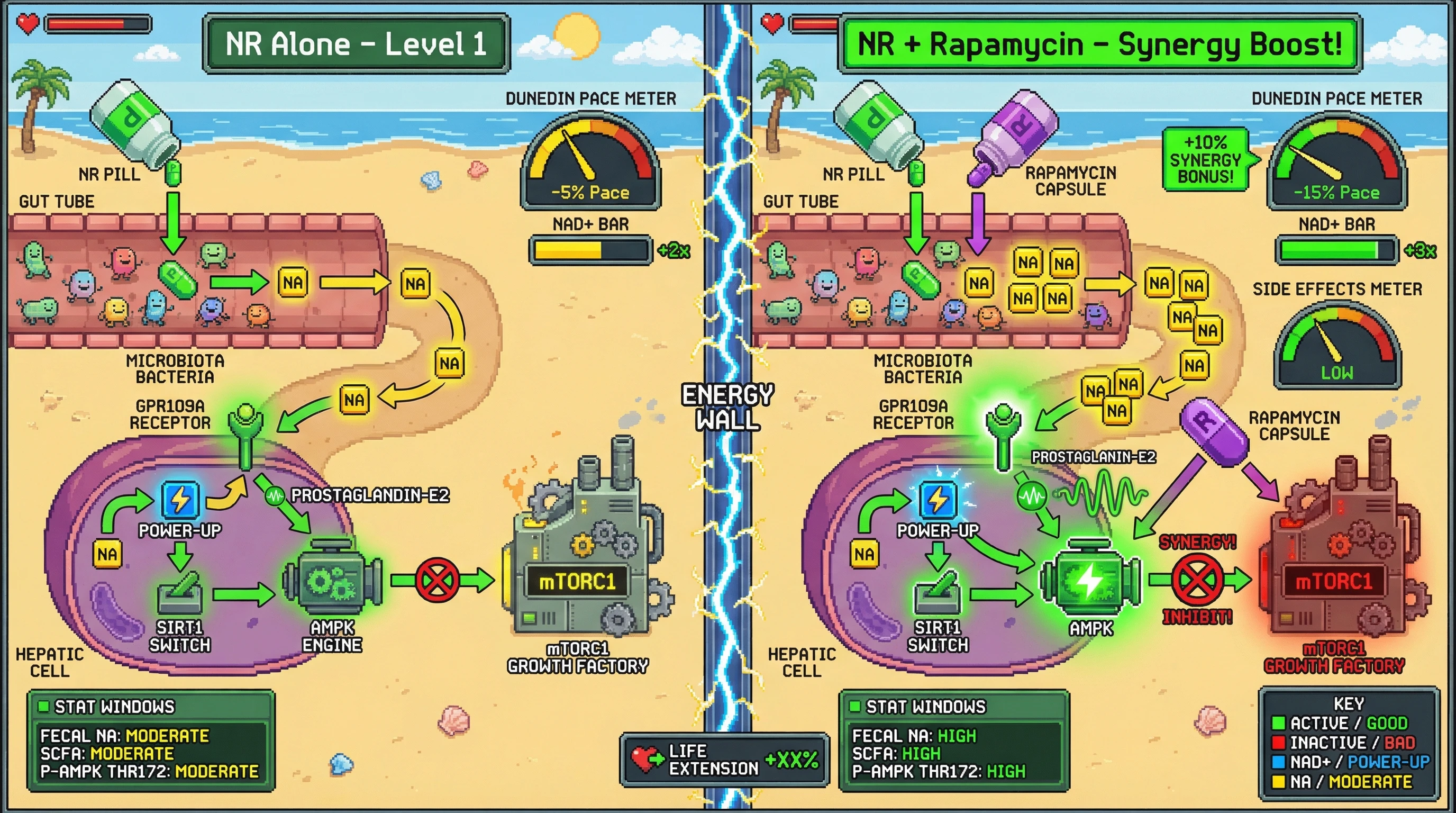Select the NR Alone – Level 1 banner

point(356,44)
